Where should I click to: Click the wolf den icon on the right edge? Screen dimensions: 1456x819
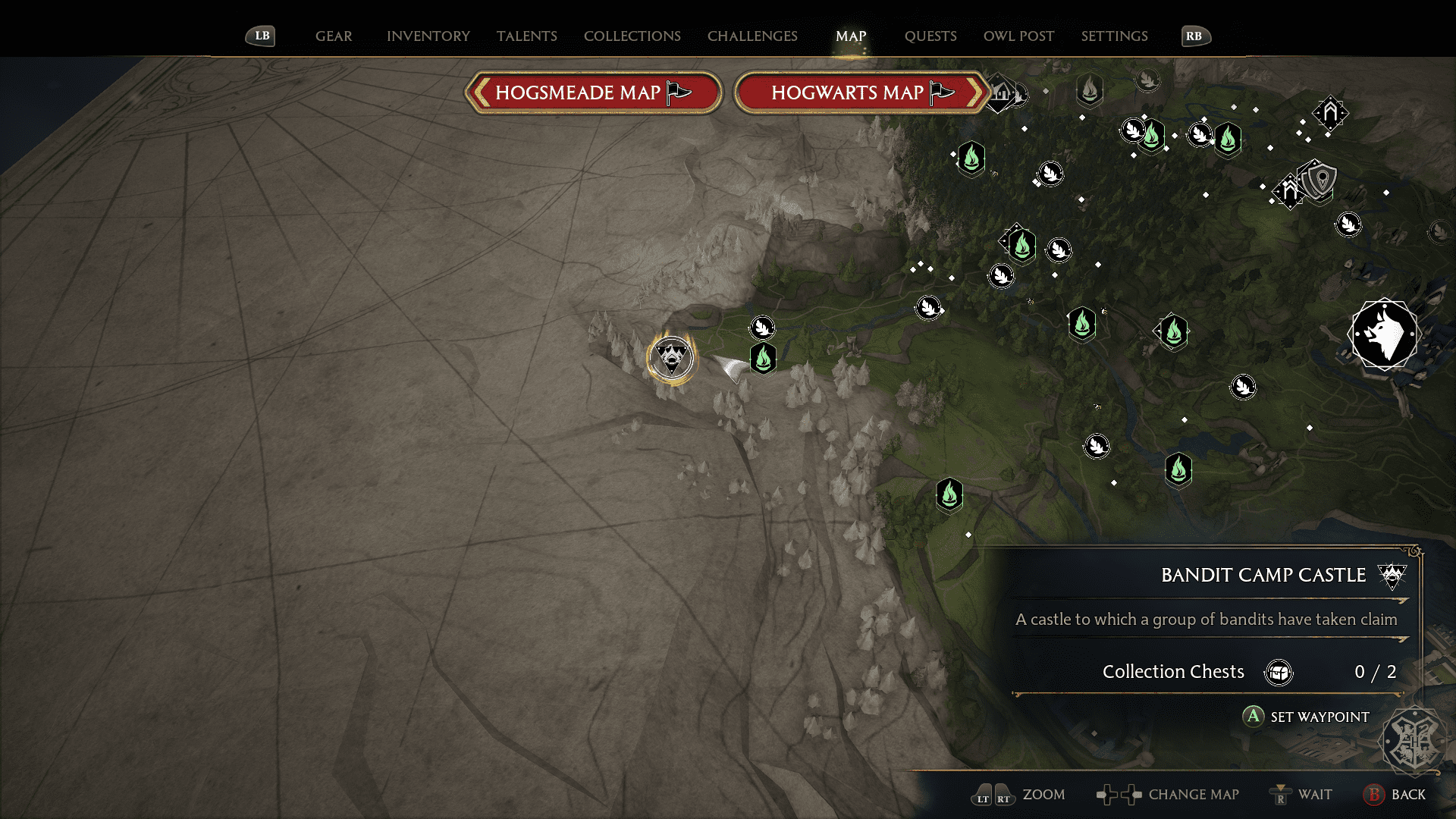click(1385, 334)
